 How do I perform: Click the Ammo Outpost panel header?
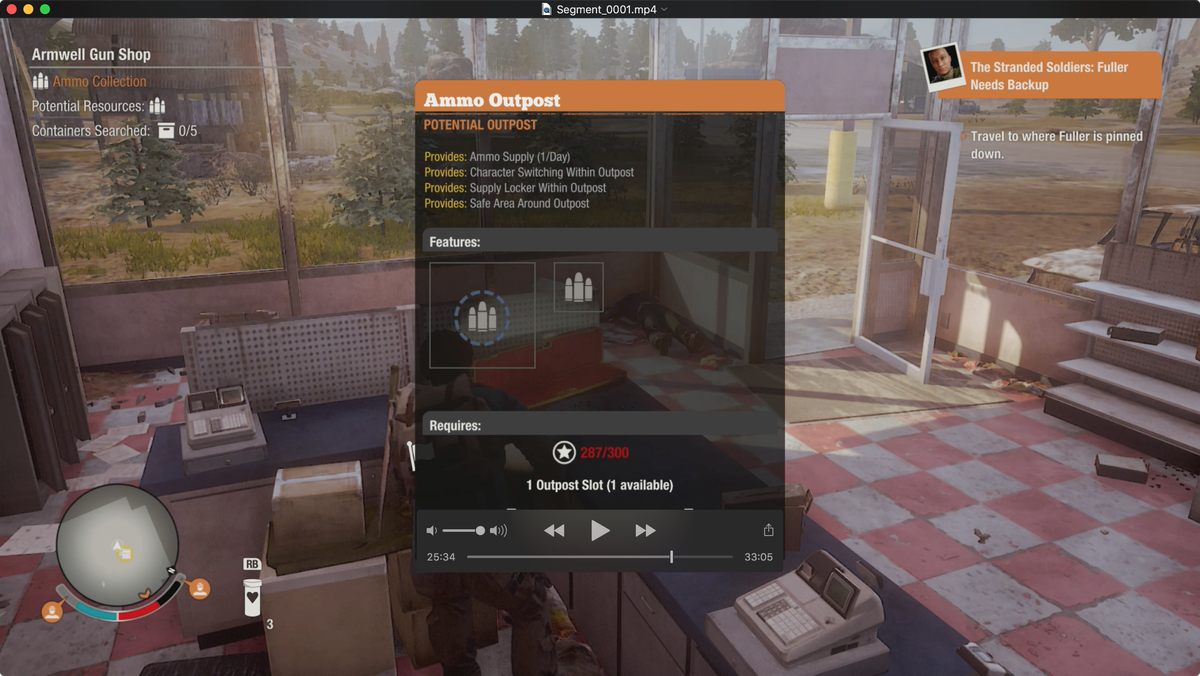[x=600, y=99]
